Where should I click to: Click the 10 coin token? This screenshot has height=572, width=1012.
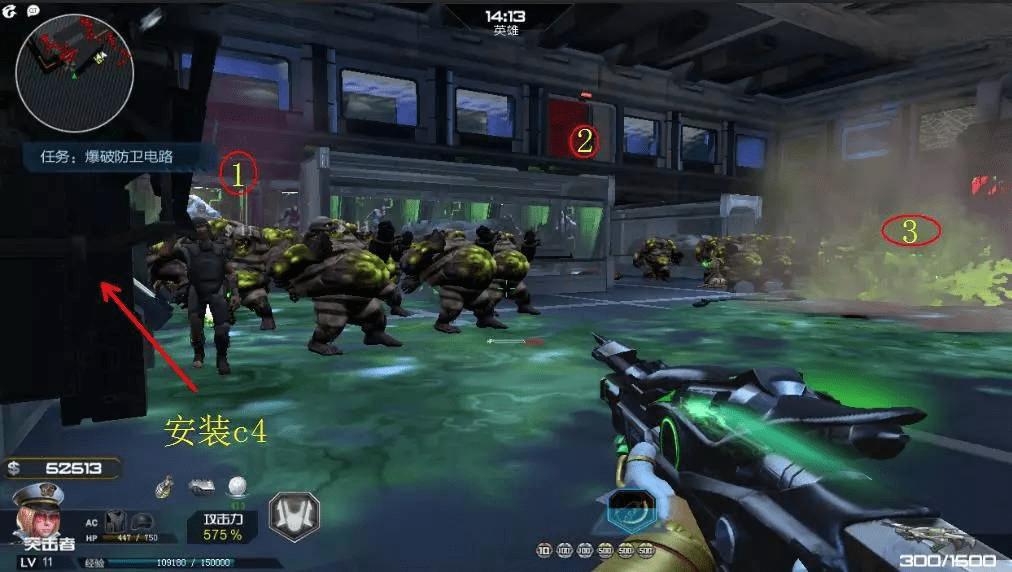[544, 550]
